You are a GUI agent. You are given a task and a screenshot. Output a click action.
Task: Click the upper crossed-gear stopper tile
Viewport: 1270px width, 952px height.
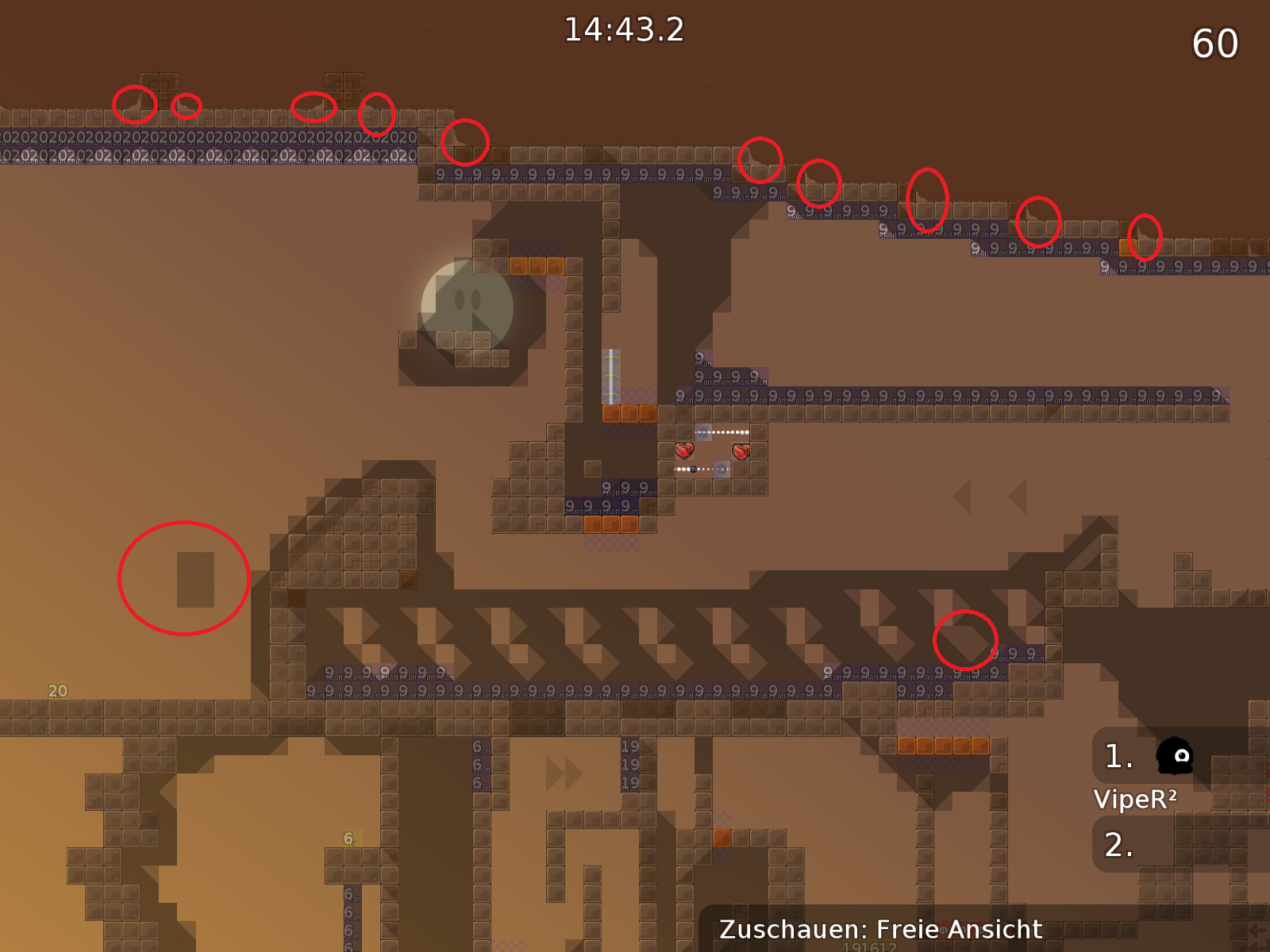(x=703, y=432)
